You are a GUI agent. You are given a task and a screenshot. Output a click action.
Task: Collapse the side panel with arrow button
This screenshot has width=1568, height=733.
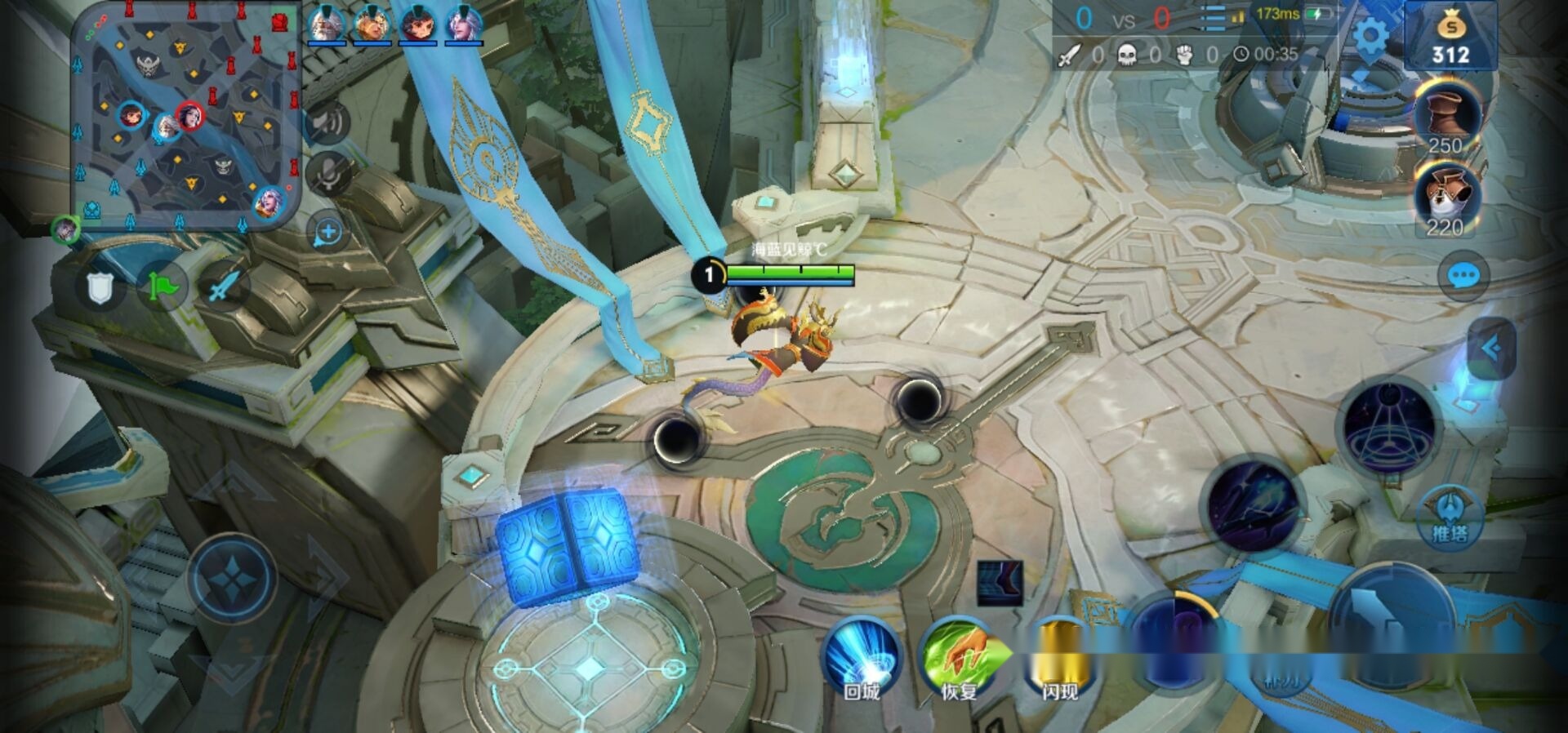pos(1491,349)
